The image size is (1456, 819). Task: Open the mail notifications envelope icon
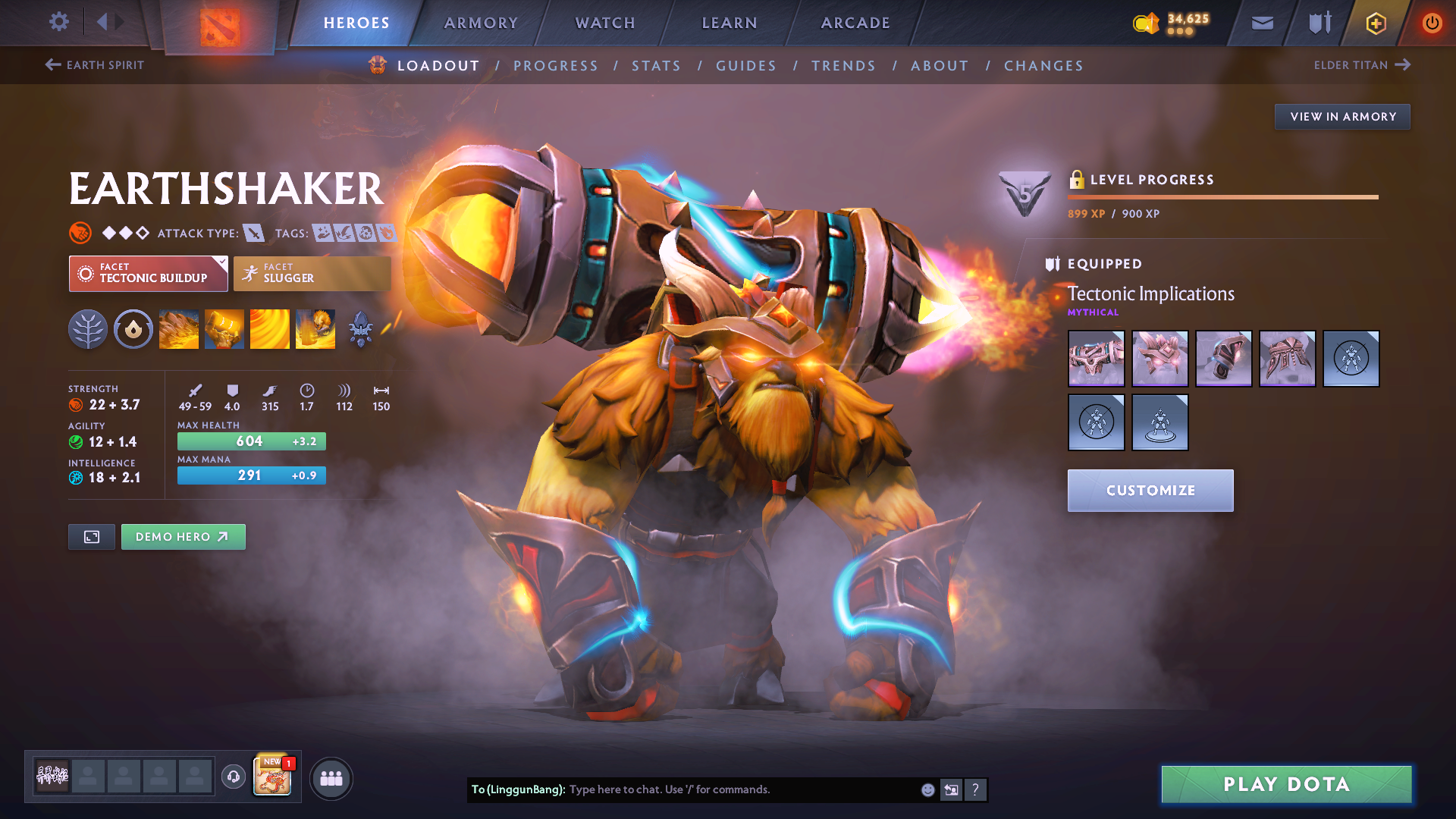pos(1261,22)
